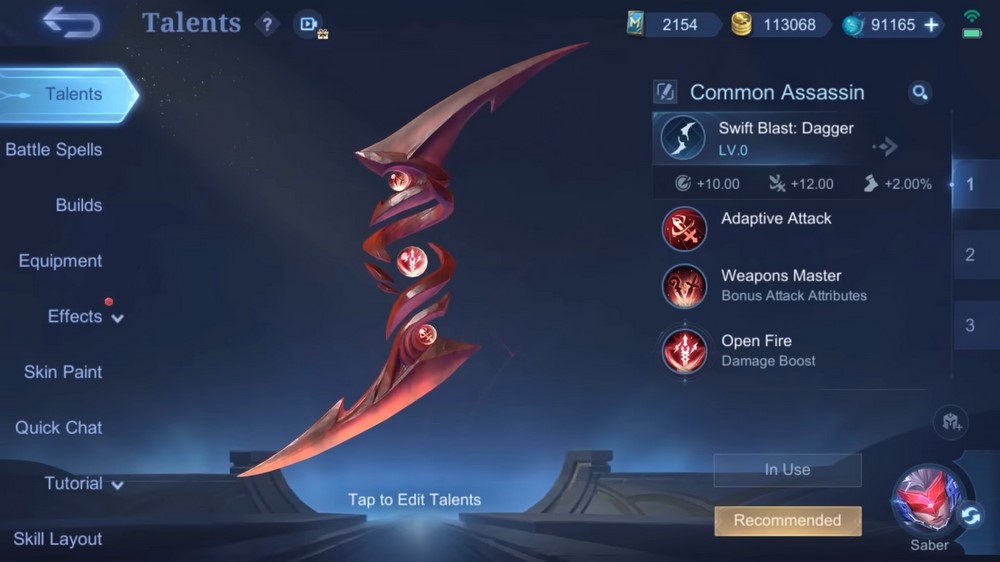Switch to the Builds section
The height and width of the screenshot is (562, 1000).
[x=79, y=205]
